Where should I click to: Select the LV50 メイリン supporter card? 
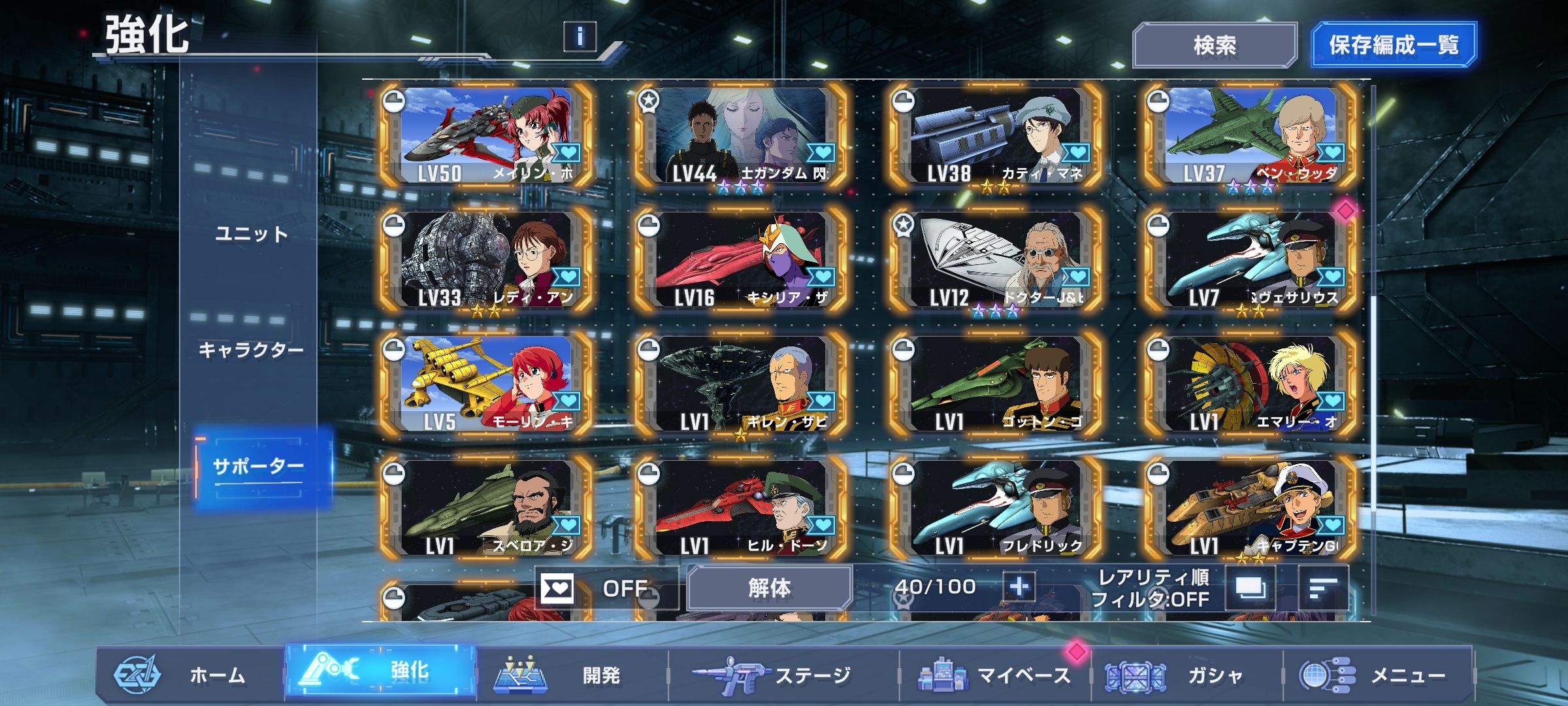pyautogui.click(x=486, y=136)
